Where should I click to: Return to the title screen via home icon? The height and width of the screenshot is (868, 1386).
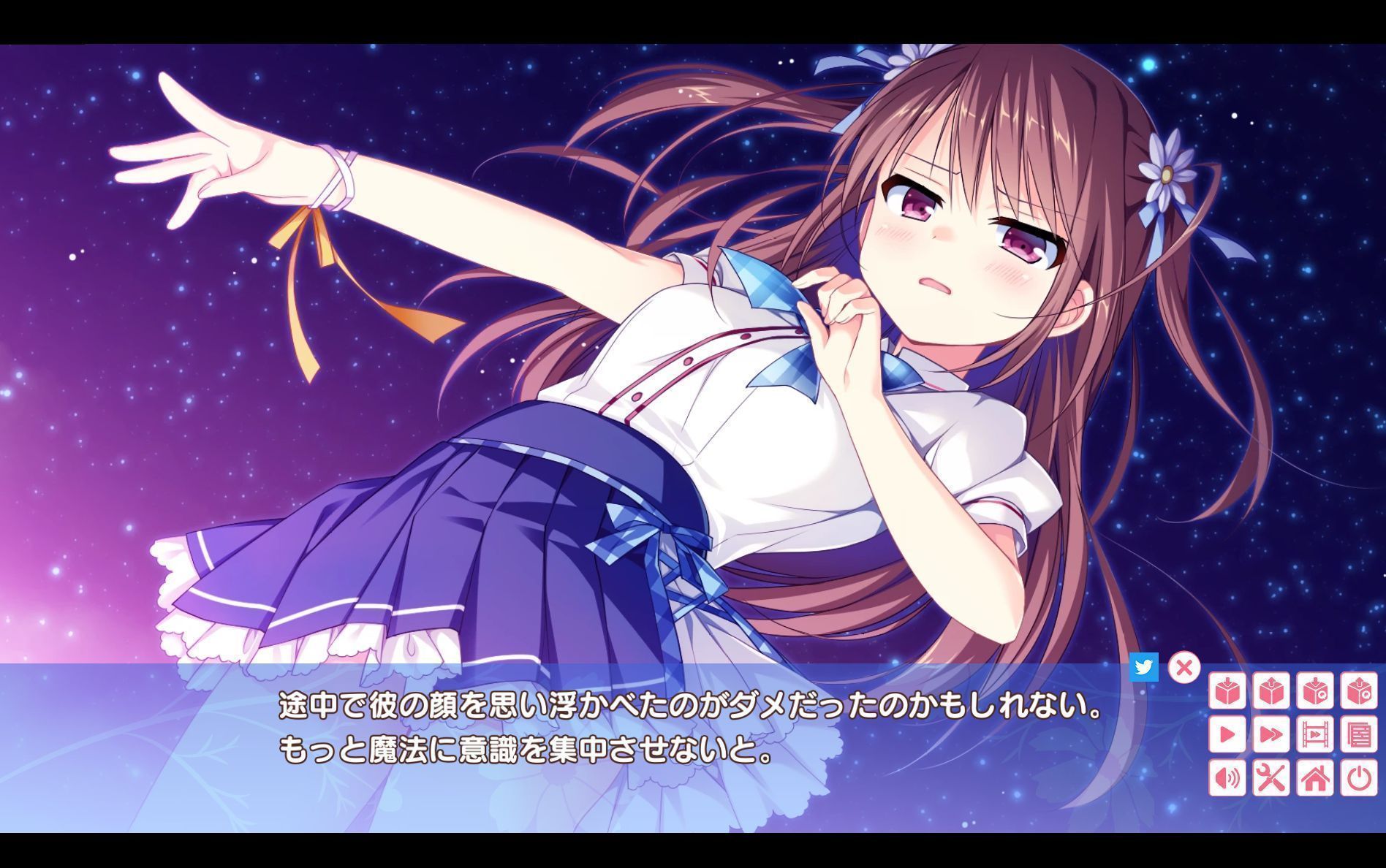pos(1317,777)
